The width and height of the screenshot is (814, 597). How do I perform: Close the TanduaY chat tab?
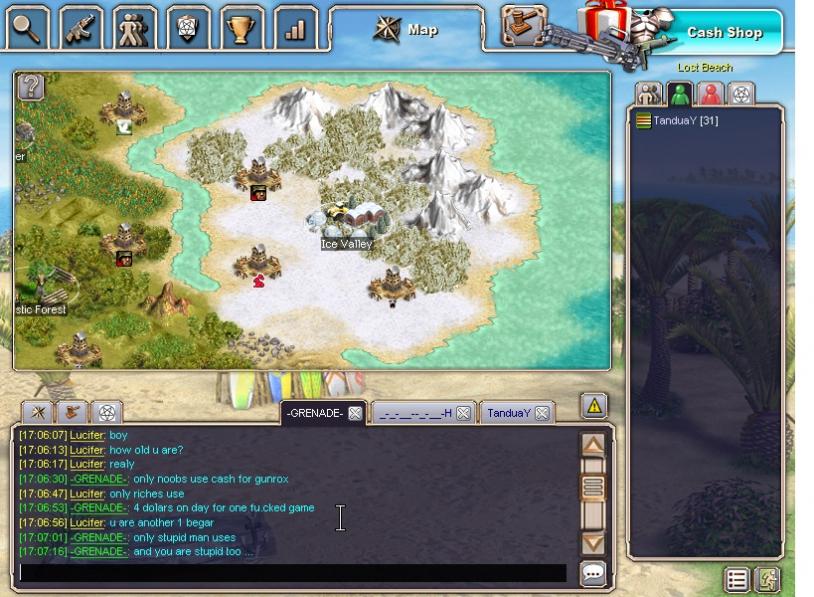point(541,413)
